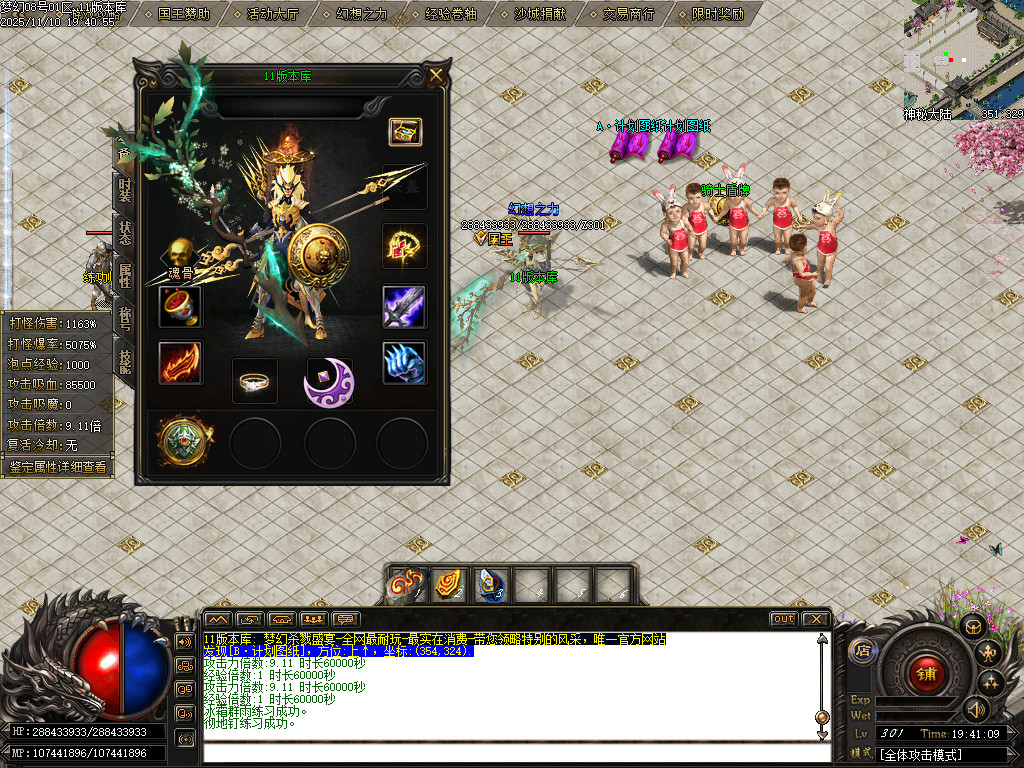Open the 活动大厅 menu
The height and width of the screenshot is (768, 1024).
coord(273,14)
